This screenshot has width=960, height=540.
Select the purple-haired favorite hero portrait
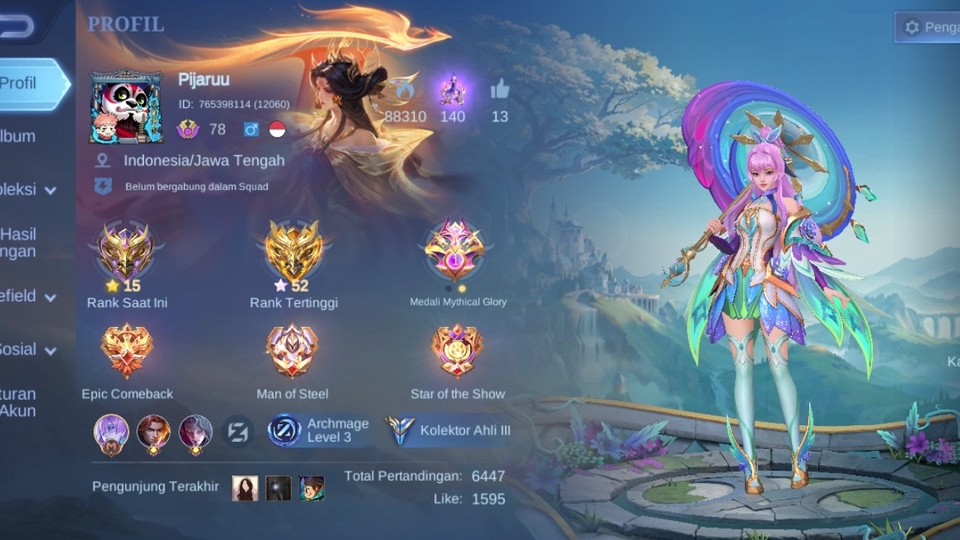pyautogui.click(x=112, y=431)
